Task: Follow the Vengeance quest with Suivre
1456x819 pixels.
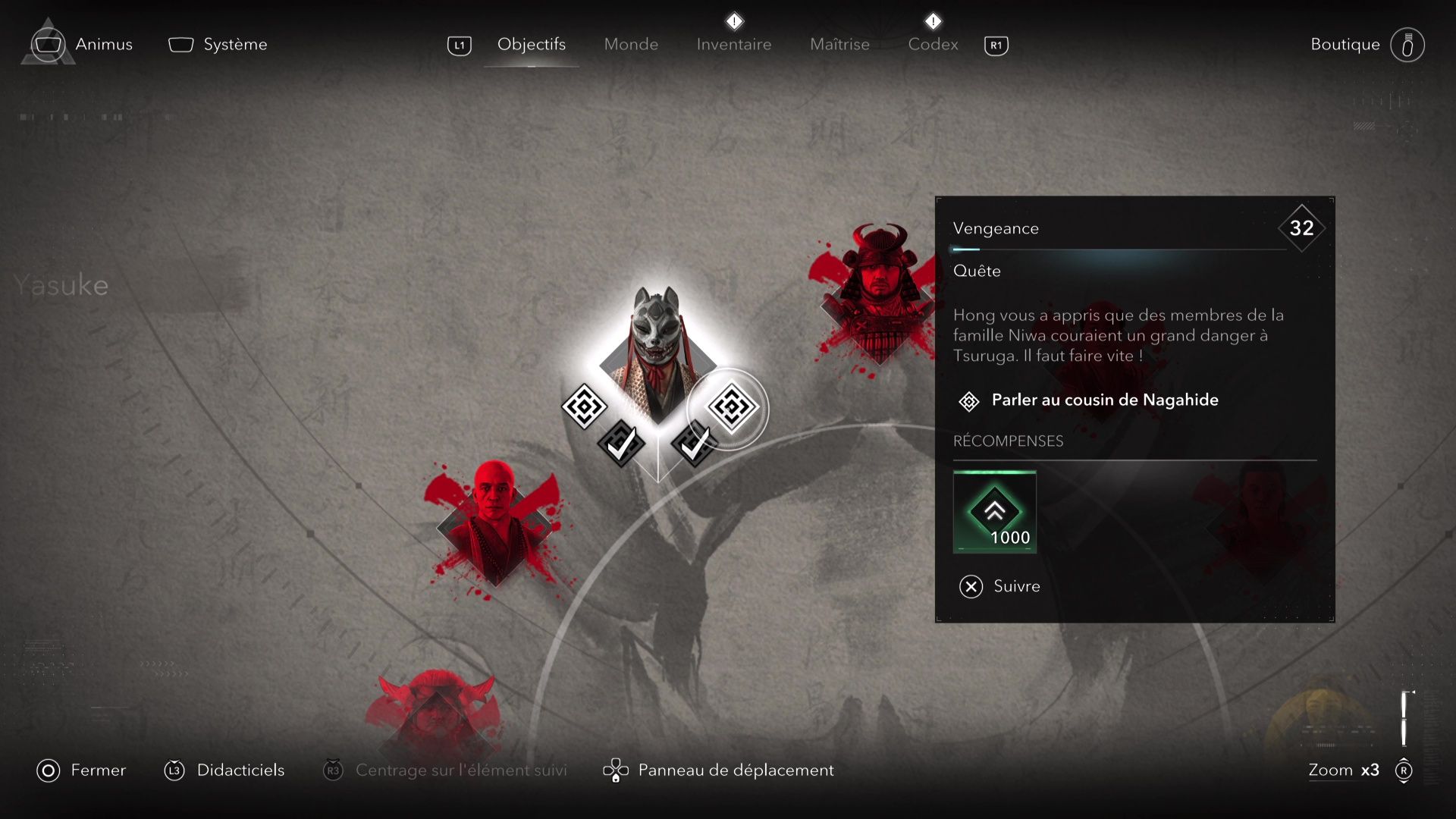Action: (x=1000, y=586)
